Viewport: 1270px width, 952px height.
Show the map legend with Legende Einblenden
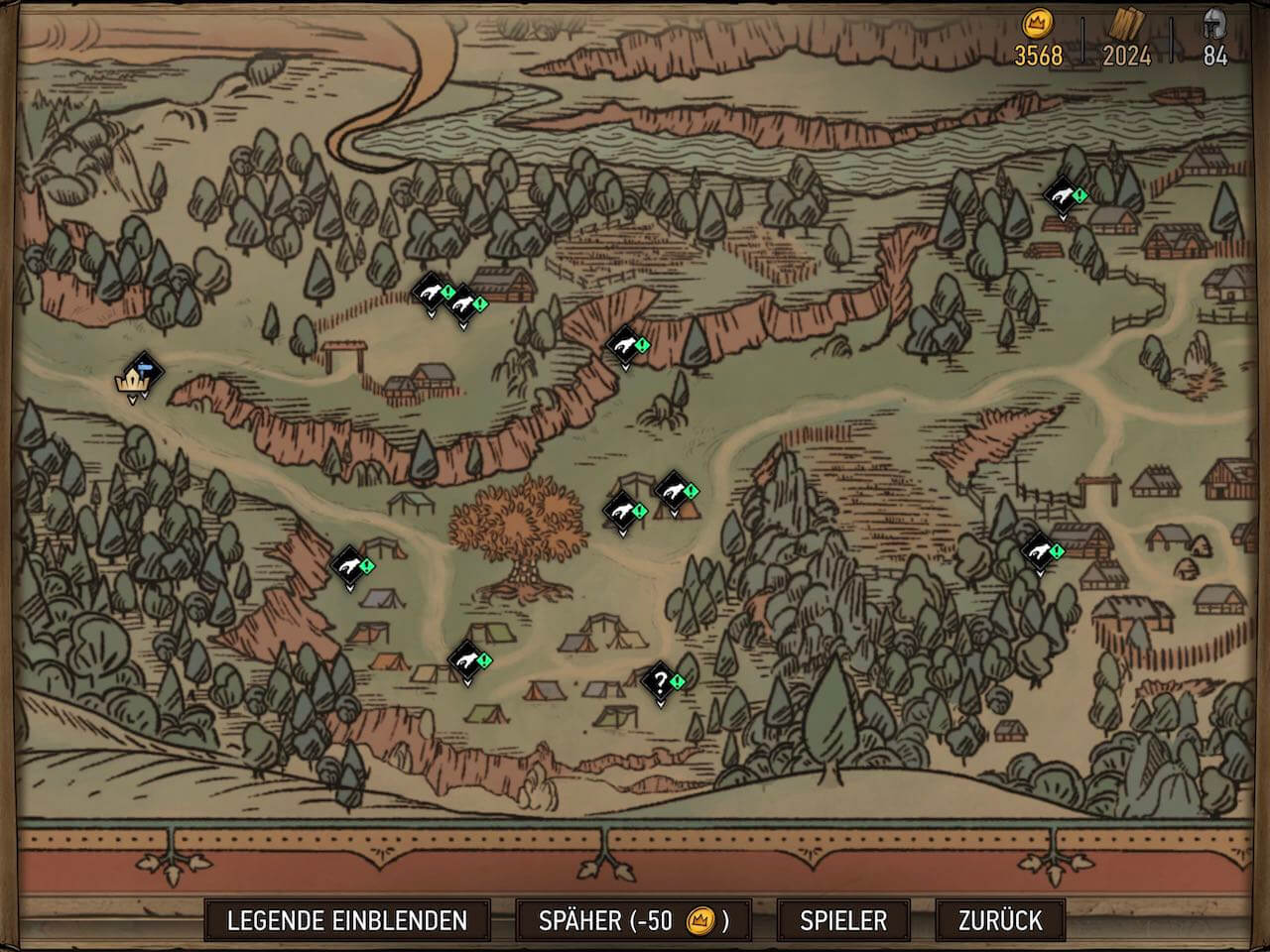pos(347,920)
